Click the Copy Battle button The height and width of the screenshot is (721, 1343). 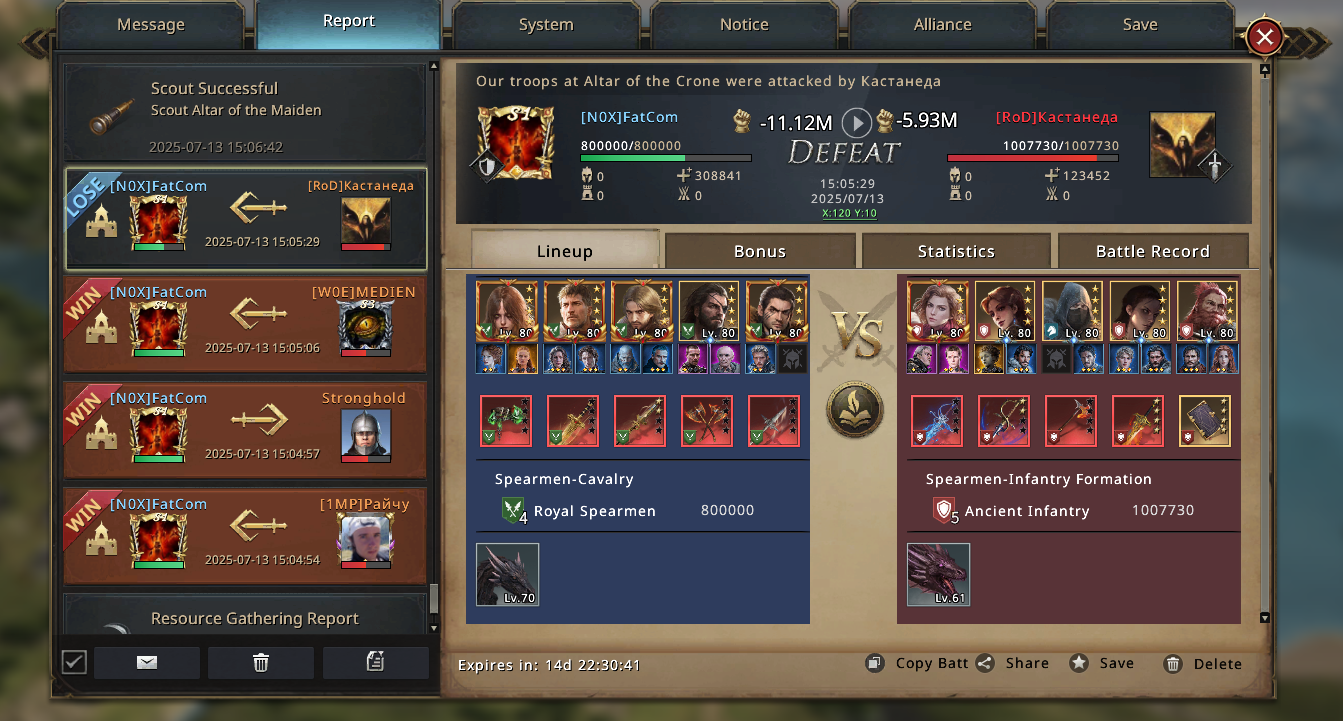pyautogui.click(x=917, y=663)
